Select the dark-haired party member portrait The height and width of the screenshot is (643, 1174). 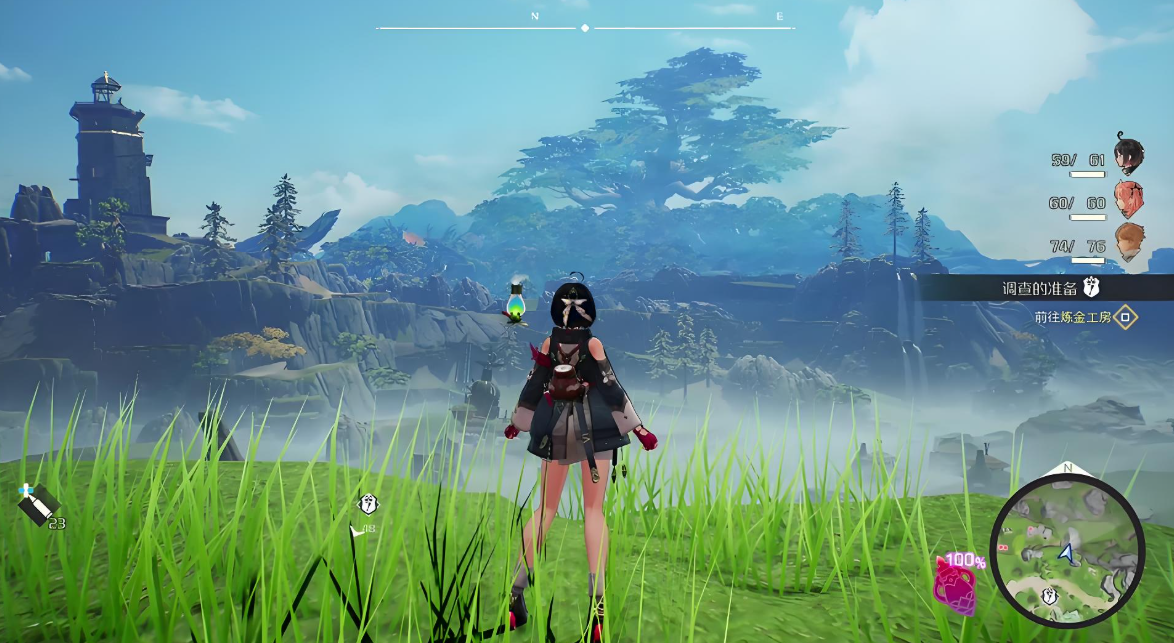1129,155
